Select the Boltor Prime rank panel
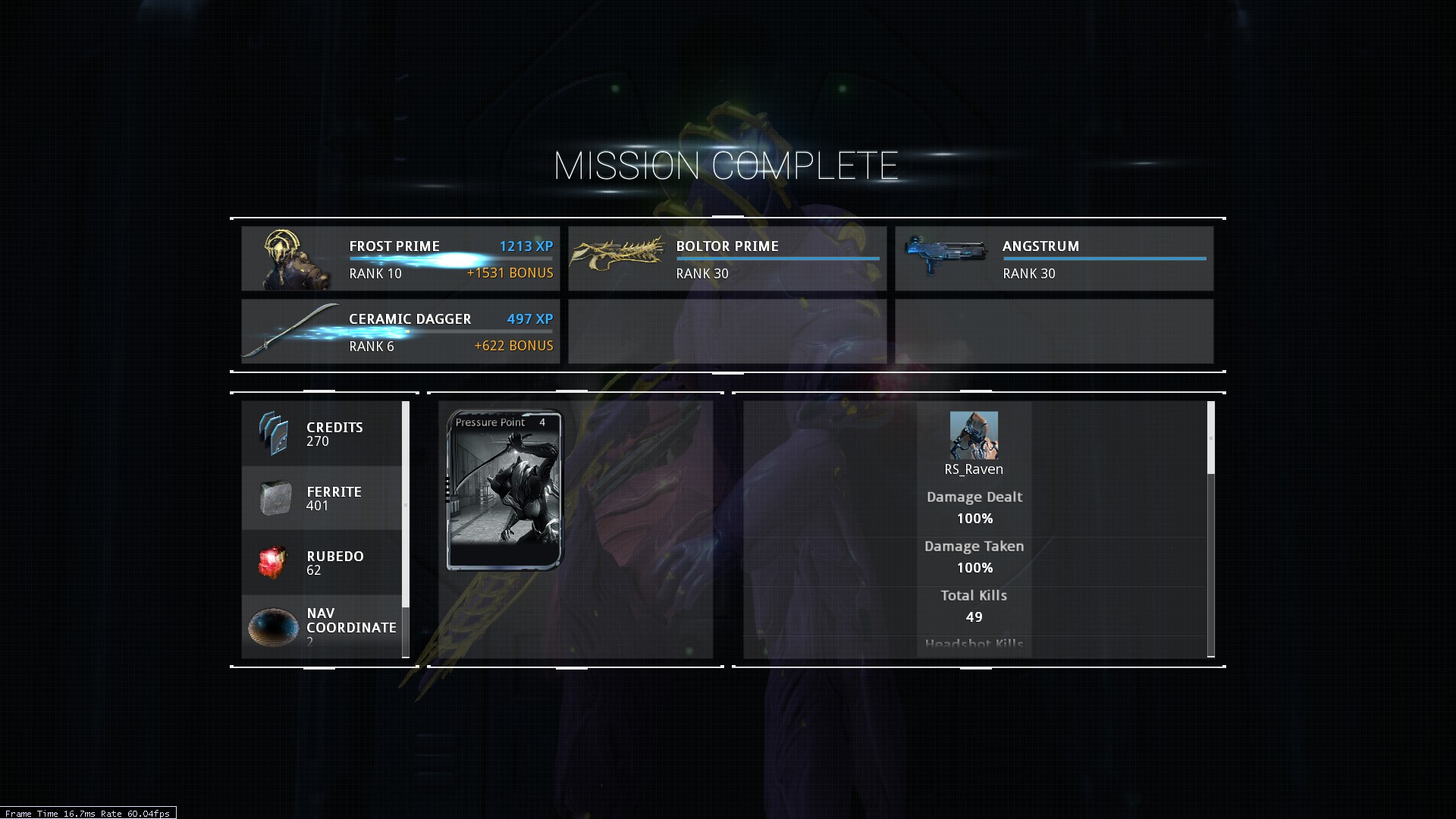The width and height of the screenshot is (1456, 819). [x=726, y=259]
